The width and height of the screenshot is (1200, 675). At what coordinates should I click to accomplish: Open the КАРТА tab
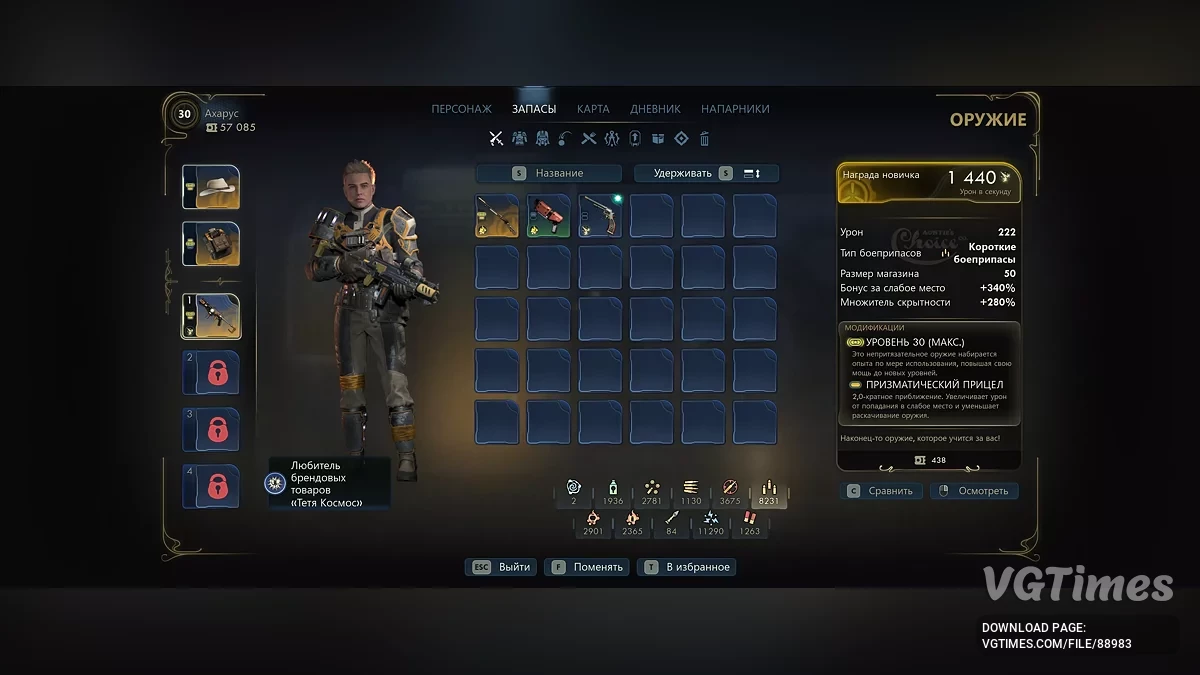(593, 109)
